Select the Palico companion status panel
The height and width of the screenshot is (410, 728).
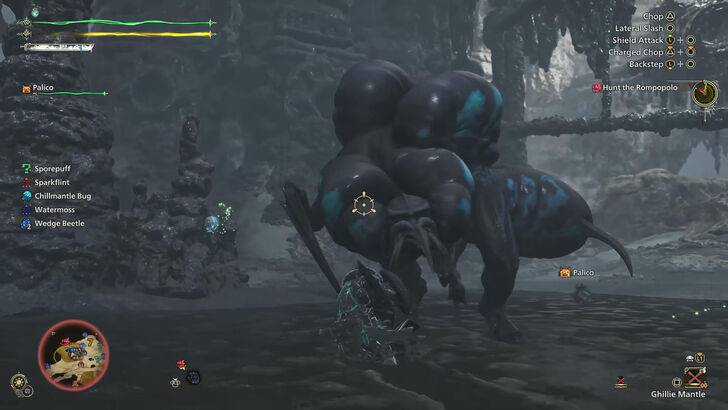click(64, 89)
